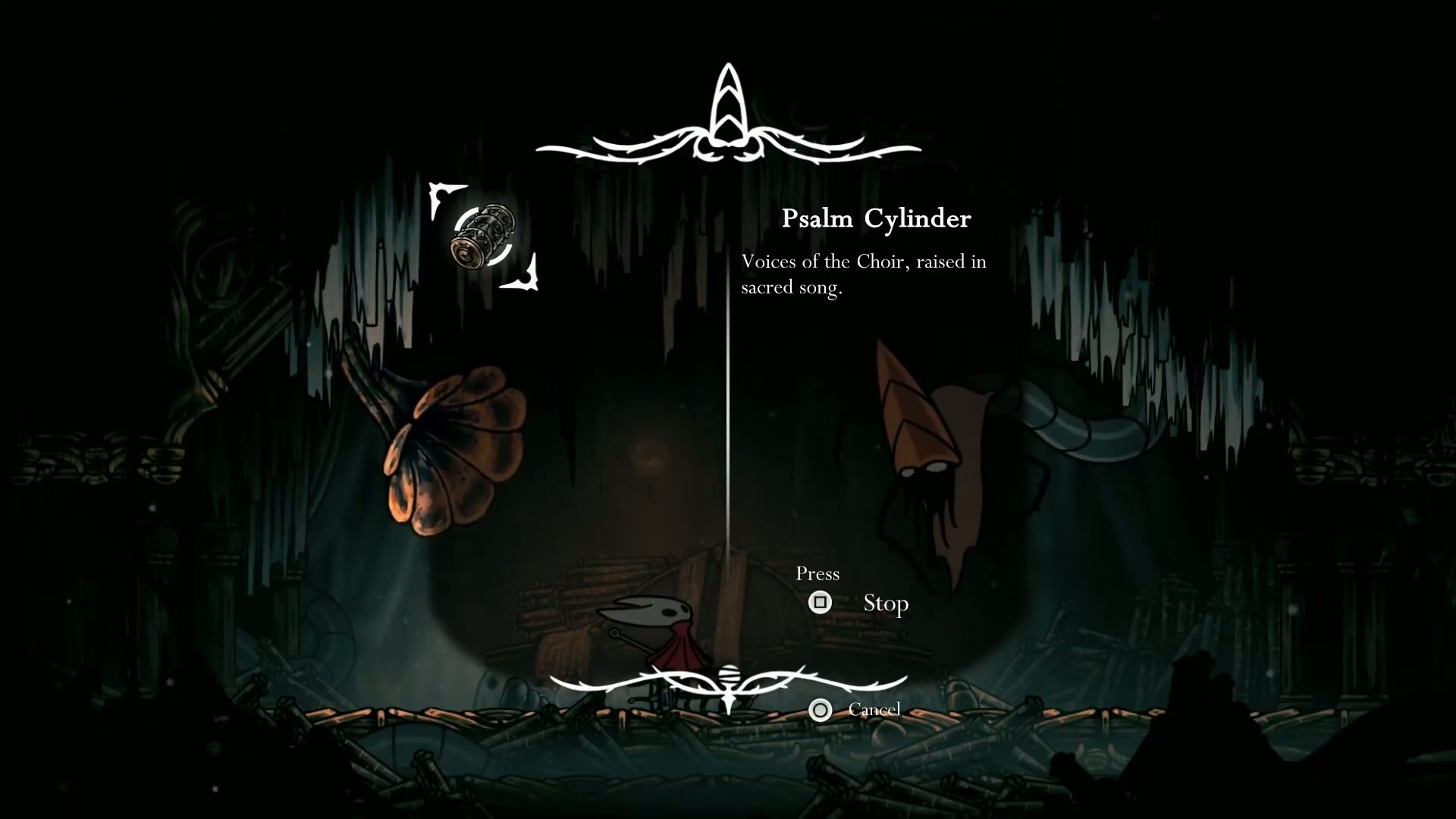Screen dimensions: 1456x819
Task: Stop the playing Psalm Cylinder
Action: (820, 603)
